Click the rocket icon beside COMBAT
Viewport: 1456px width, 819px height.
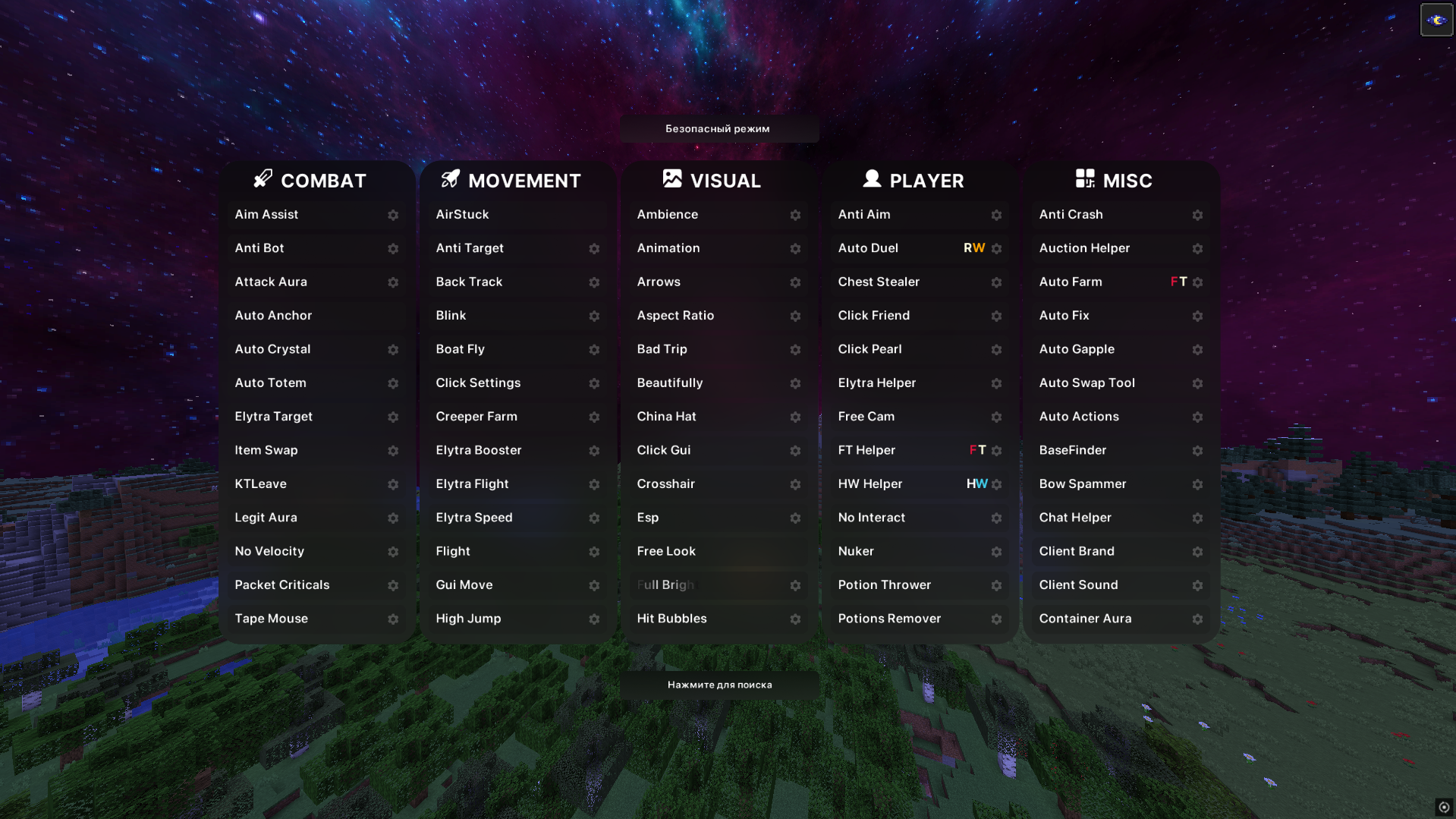tap(262, 180)
